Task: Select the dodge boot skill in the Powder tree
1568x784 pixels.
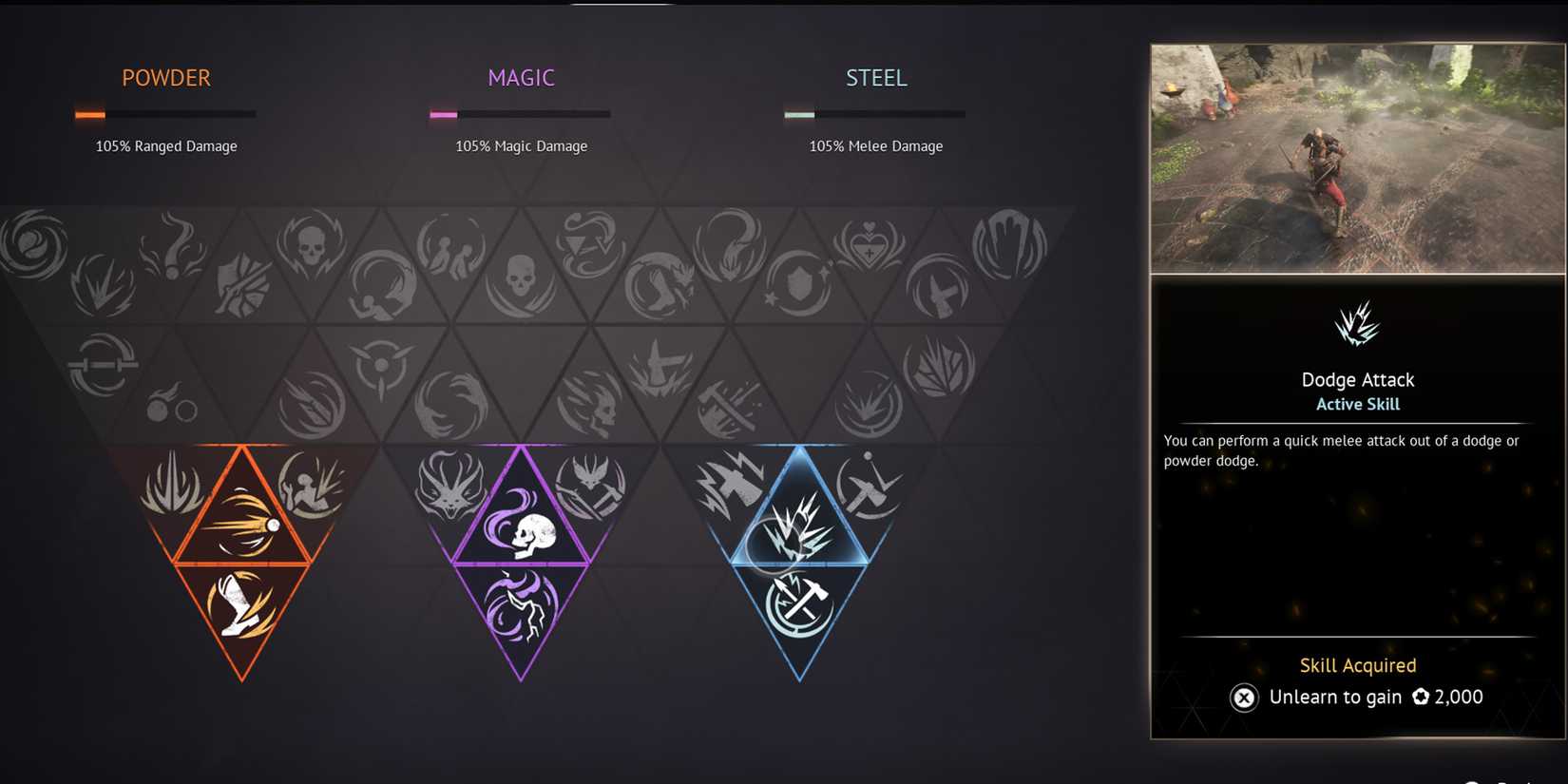Action: 242,606
